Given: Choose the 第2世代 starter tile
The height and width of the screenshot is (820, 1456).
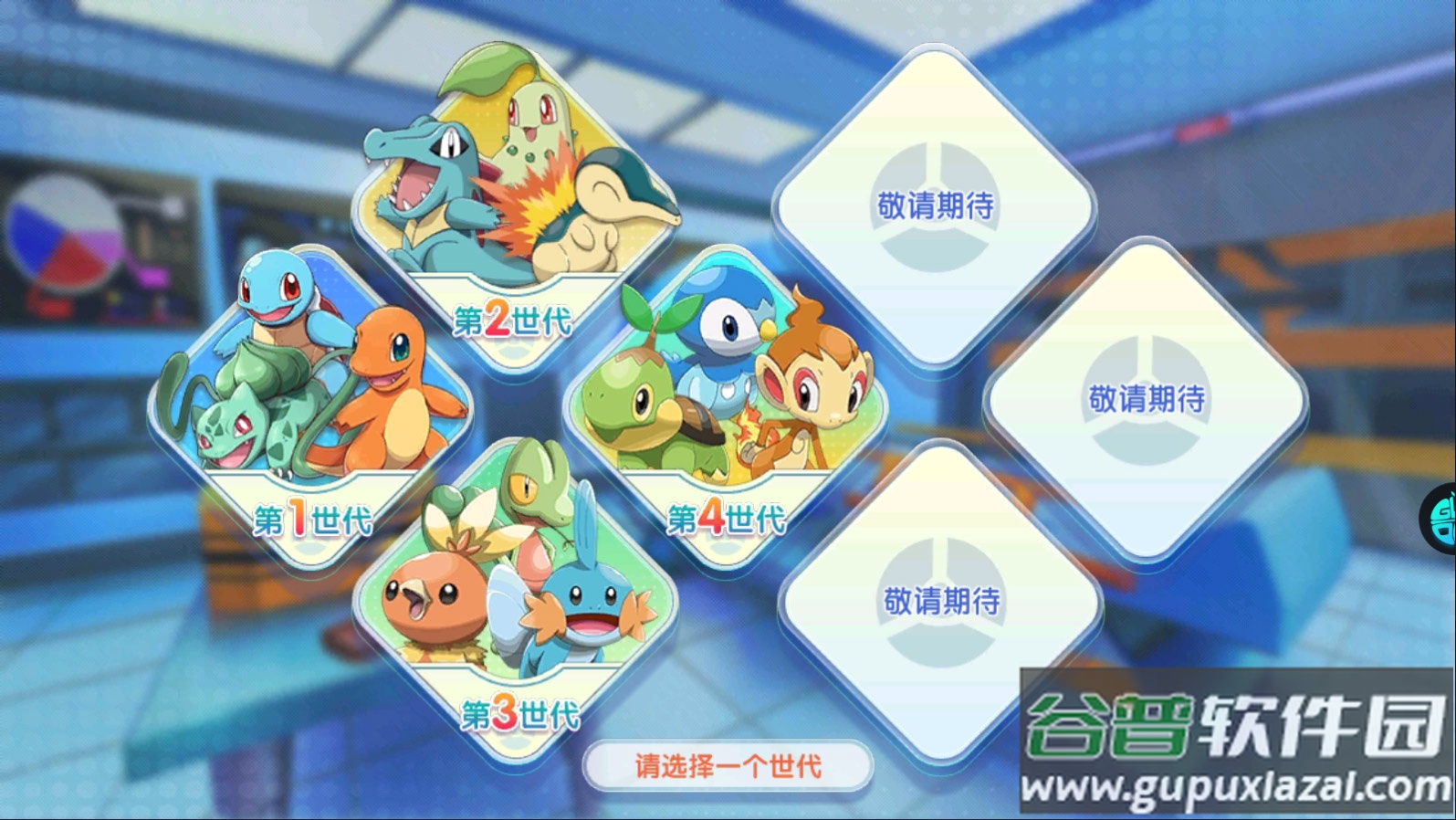Looking at the screenshot, I should pyautogui.click(x=515, y=215).
